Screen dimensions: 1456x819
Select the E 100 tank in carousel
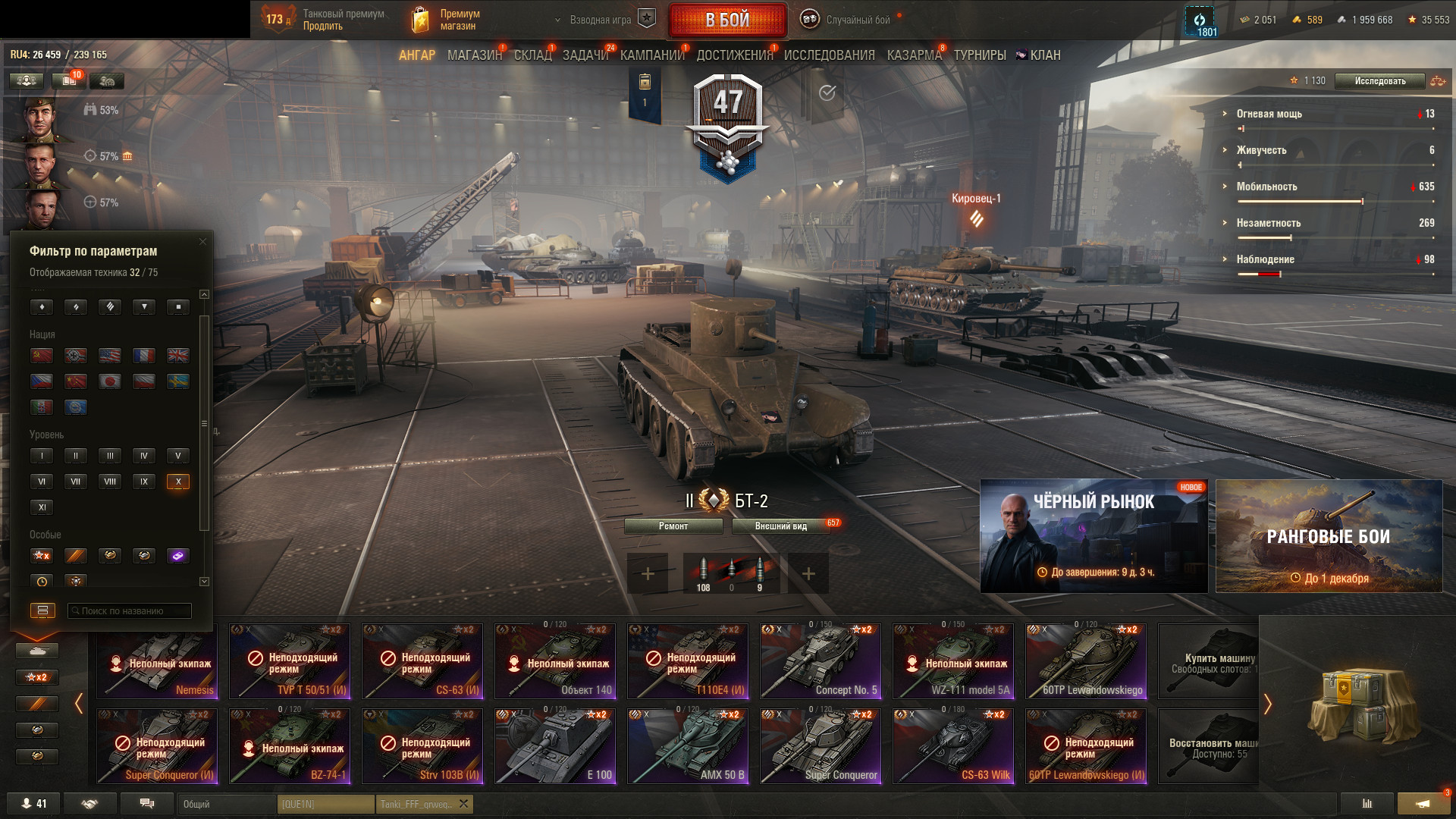click(555, 746)
